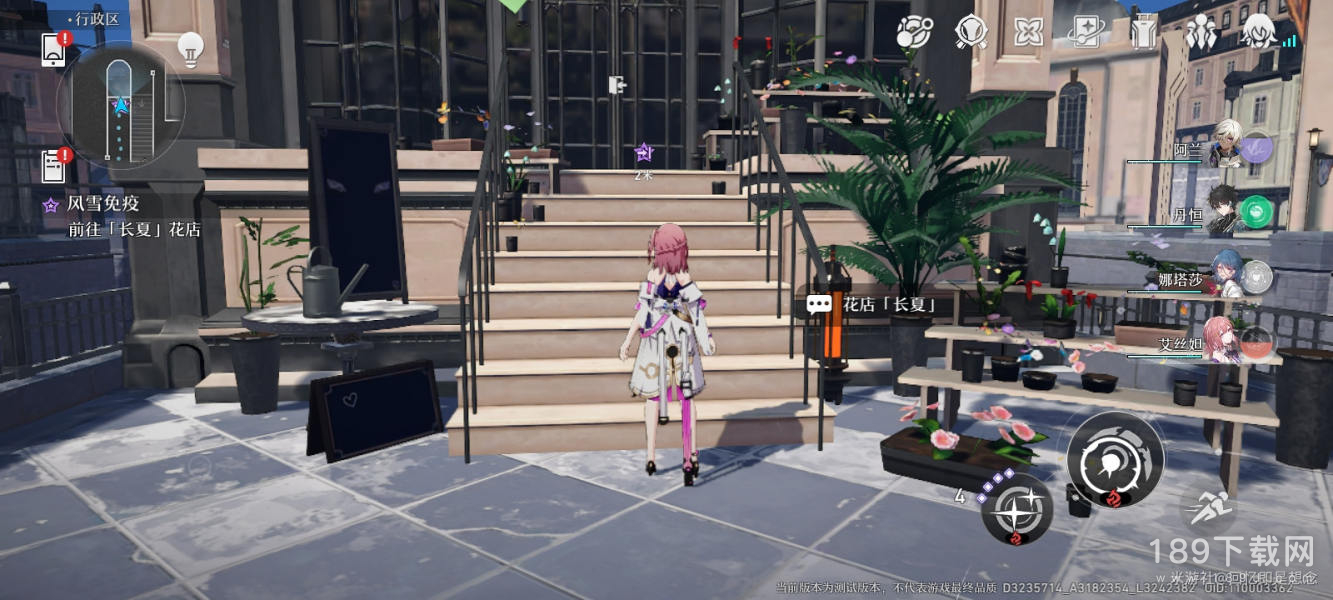This screenshot has width=1333, height=600.
Task: Open the circular minimap
Action: click(x=120, y=105)
